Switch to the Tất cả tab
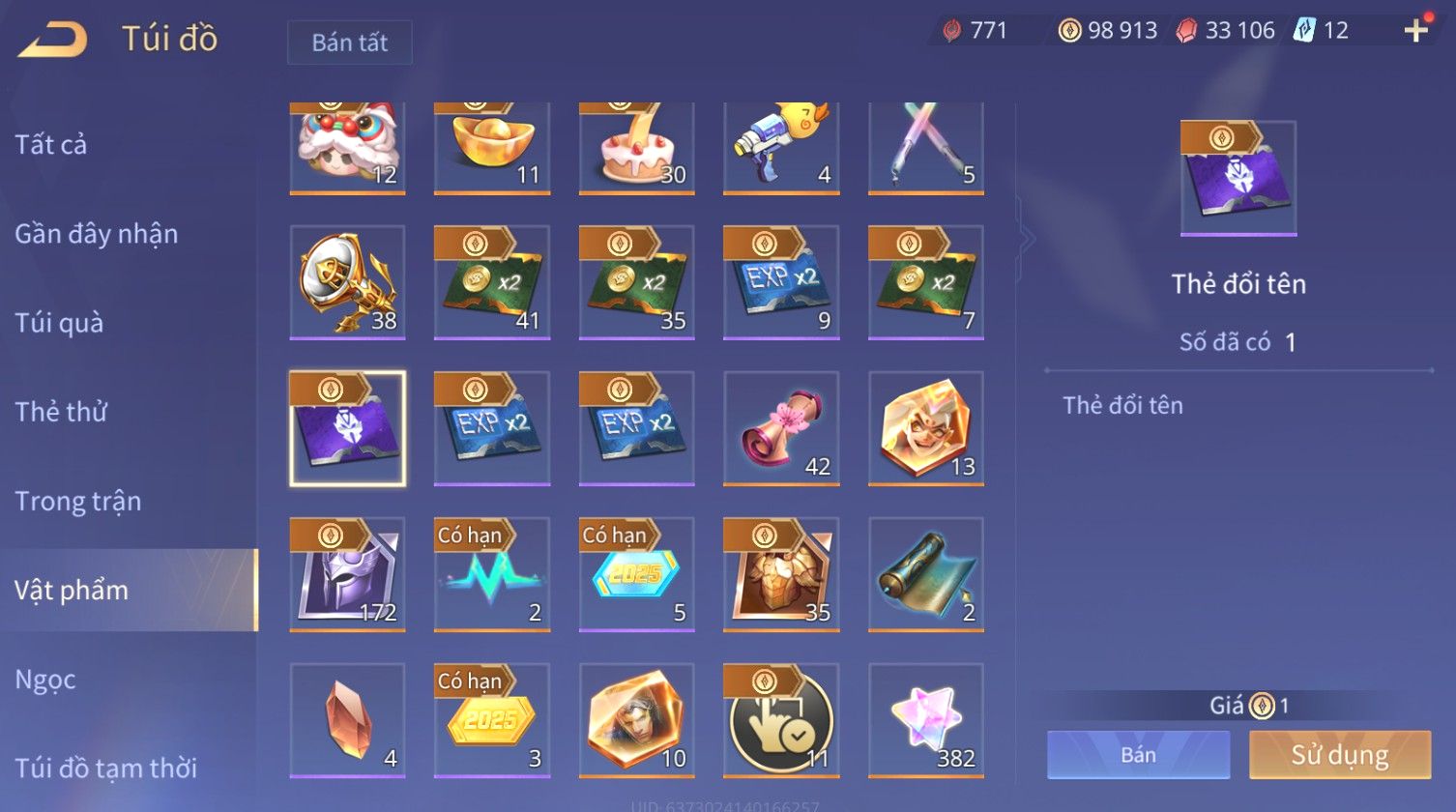Image resolution: width=1456 pixels, height=812 pixels. click(x=51, y=145)
